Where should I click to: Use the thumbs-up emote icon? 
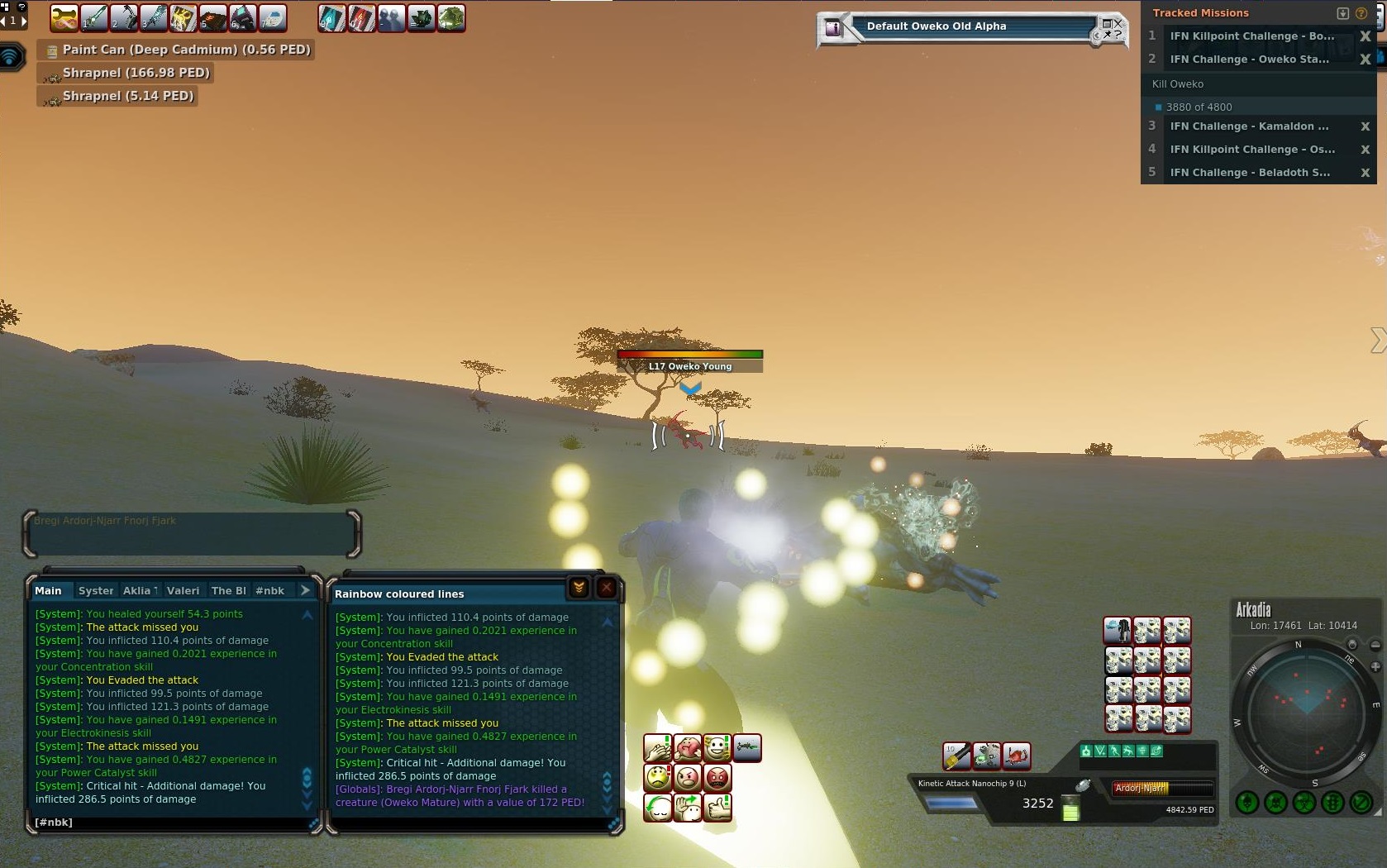point(717,806)
